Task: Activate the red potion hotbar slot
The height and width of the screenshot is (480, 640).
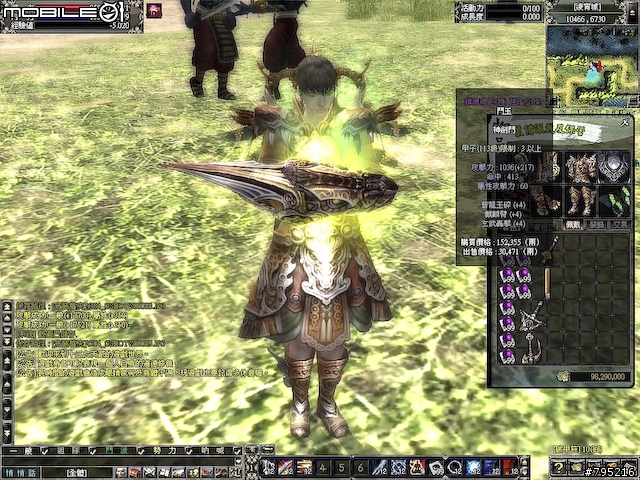Action: (509, 467)
